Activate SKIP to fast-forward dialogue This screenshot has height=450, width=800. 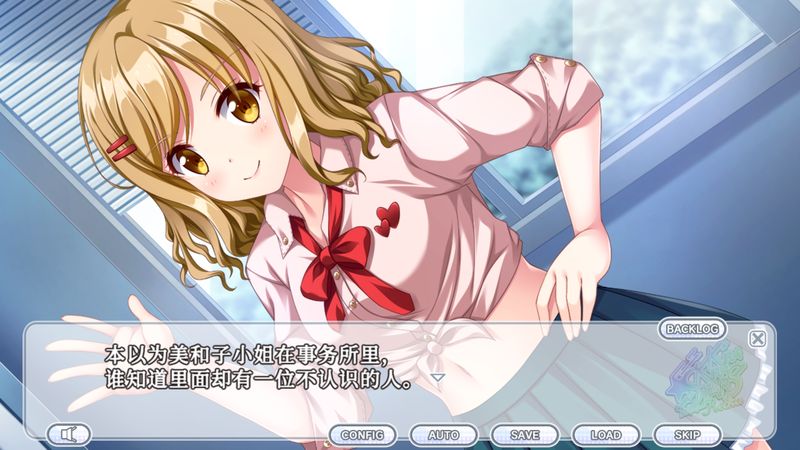[686, 435]
